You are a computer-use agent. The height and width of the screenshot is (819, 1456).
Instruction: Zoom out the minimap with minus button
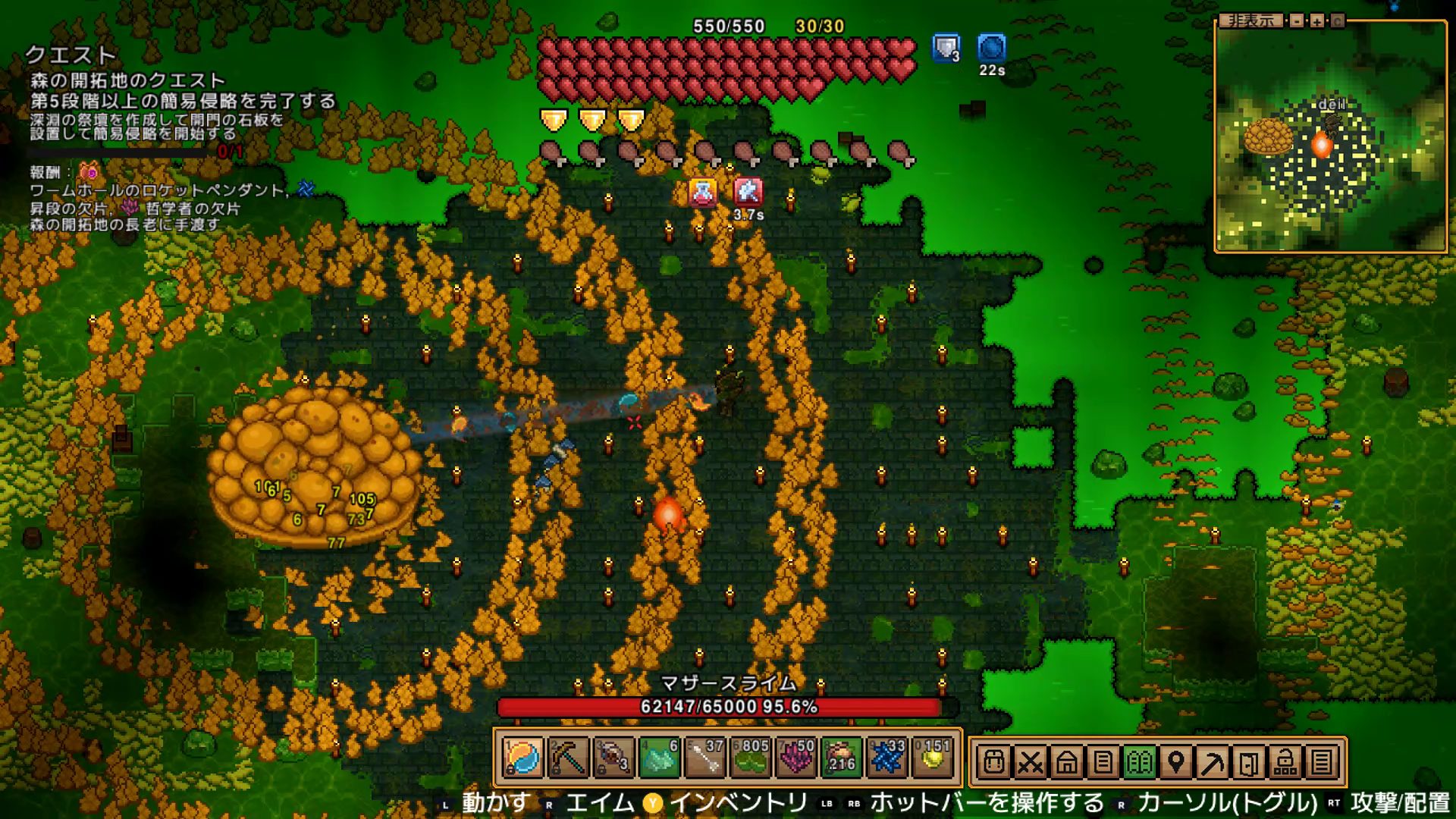point(1297,20)
